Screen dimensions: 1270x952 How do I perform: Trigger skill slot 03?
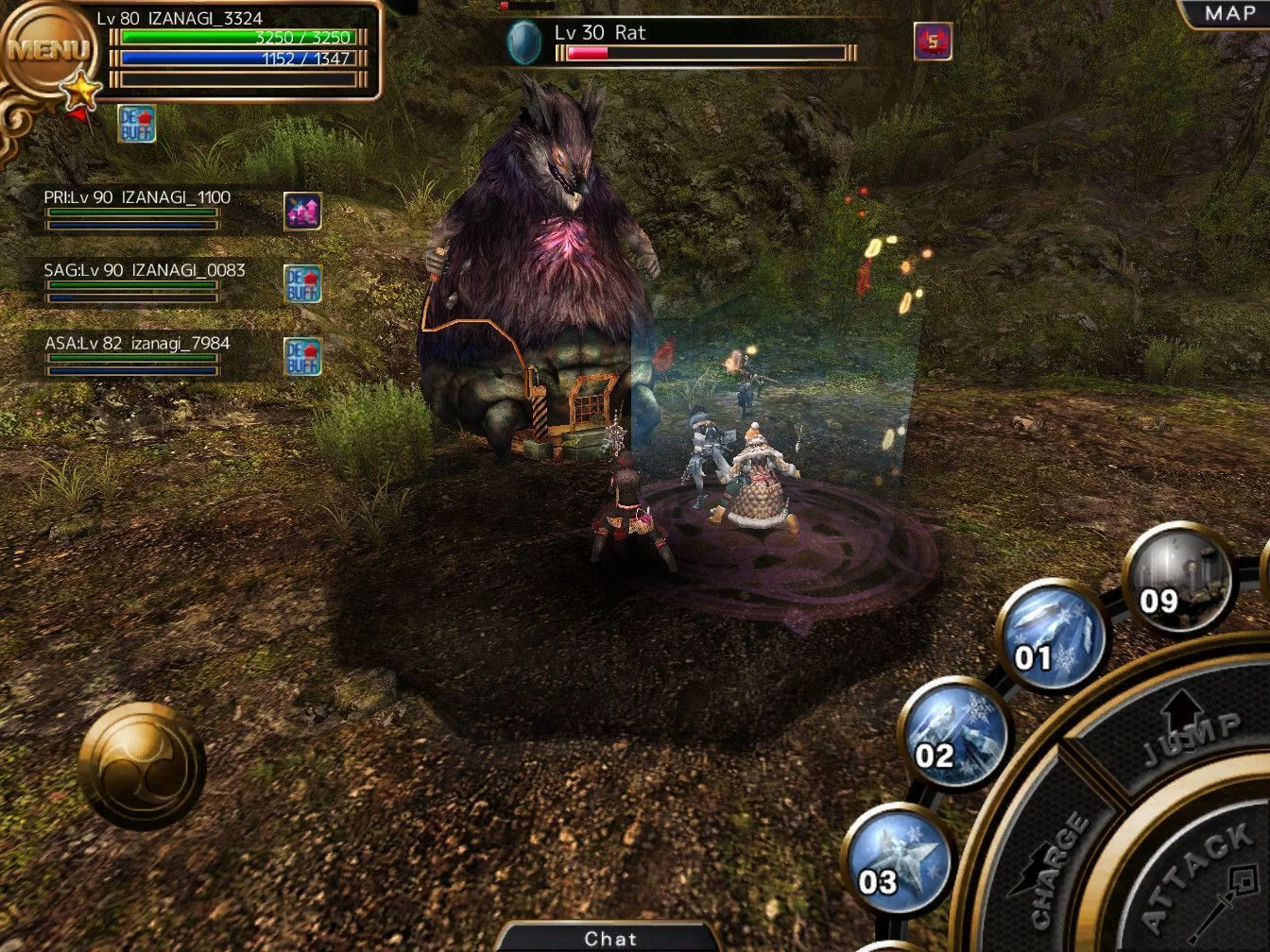pyautogui.click(x=896, y=859)
